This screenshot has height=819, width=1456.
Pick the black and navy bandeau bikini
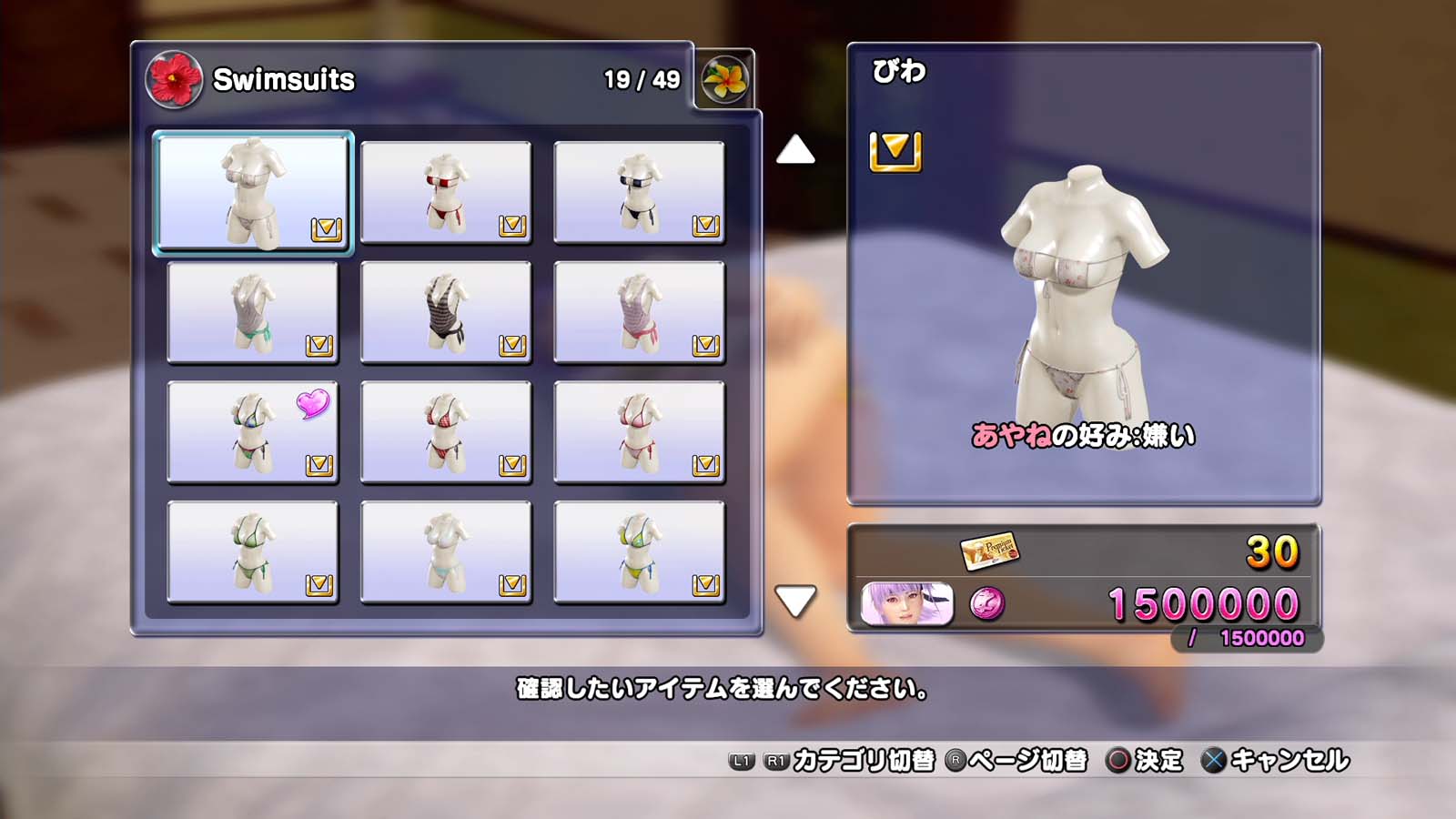pyautogui.click(x=639, y=192)
